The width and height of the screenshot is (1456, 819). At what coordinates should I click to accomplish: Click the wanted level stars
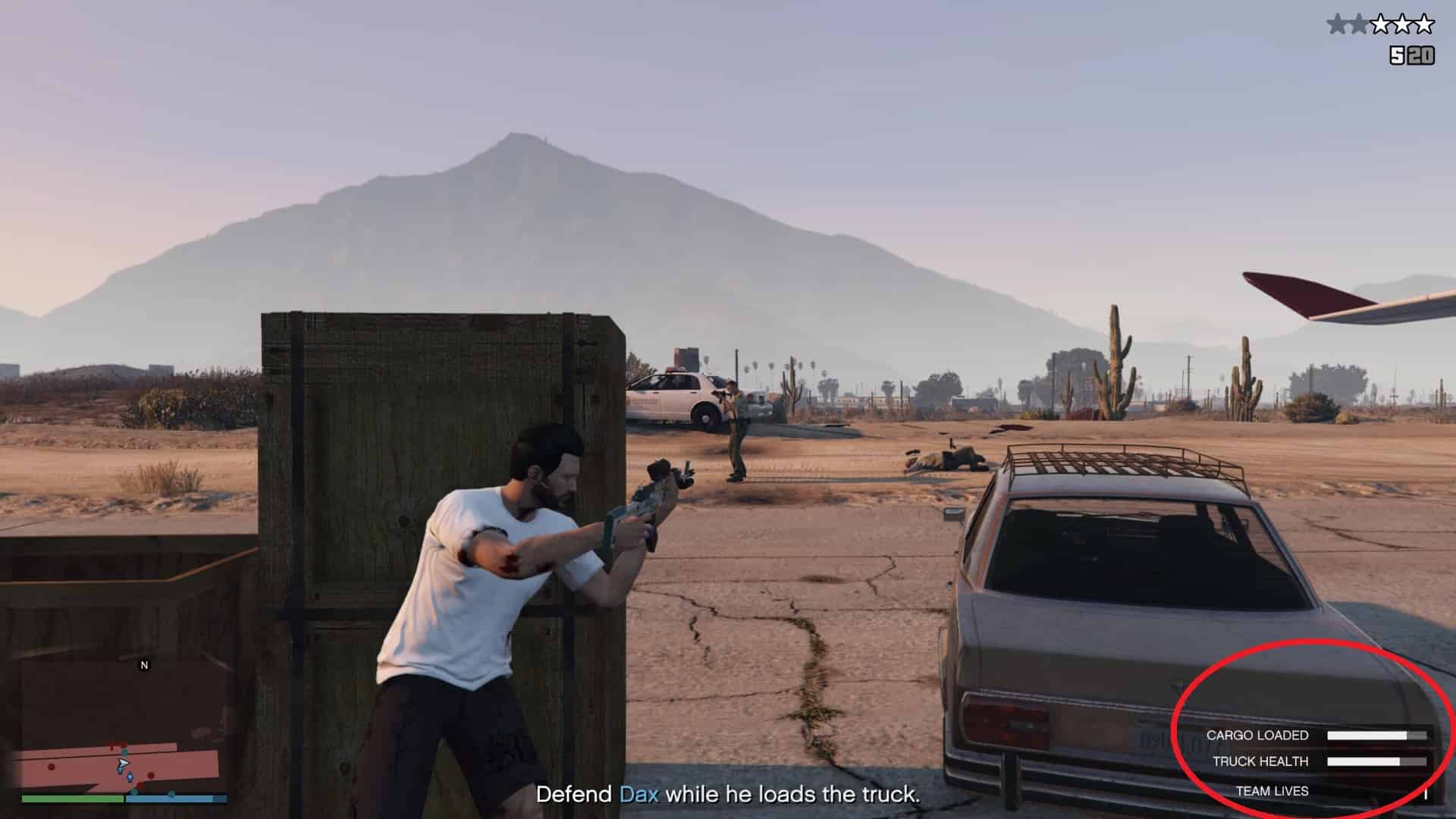1380,25
